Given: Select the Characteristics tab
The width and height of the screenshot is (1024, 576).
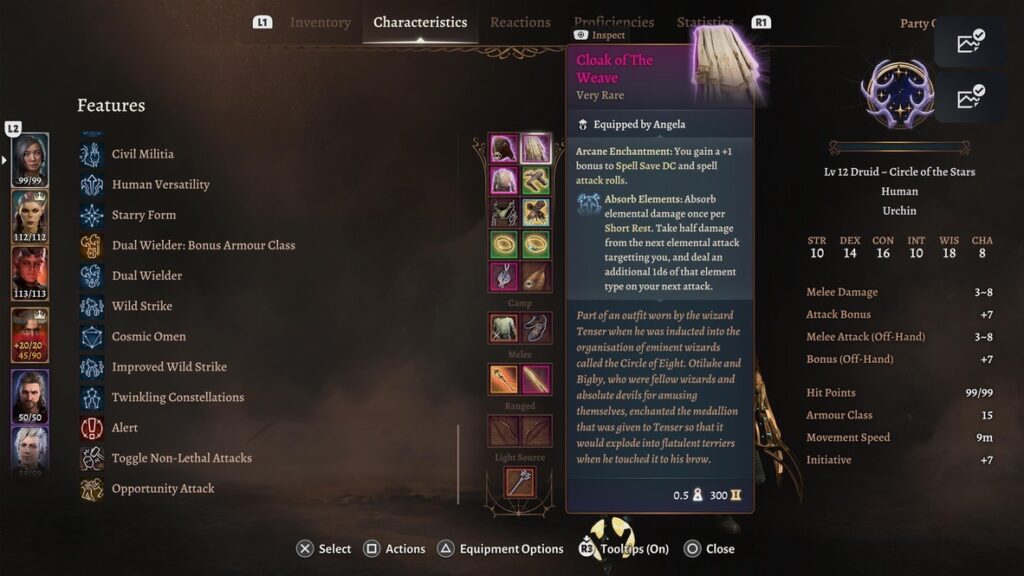Looking at the screenshot, I should click(x=420, y=22).
